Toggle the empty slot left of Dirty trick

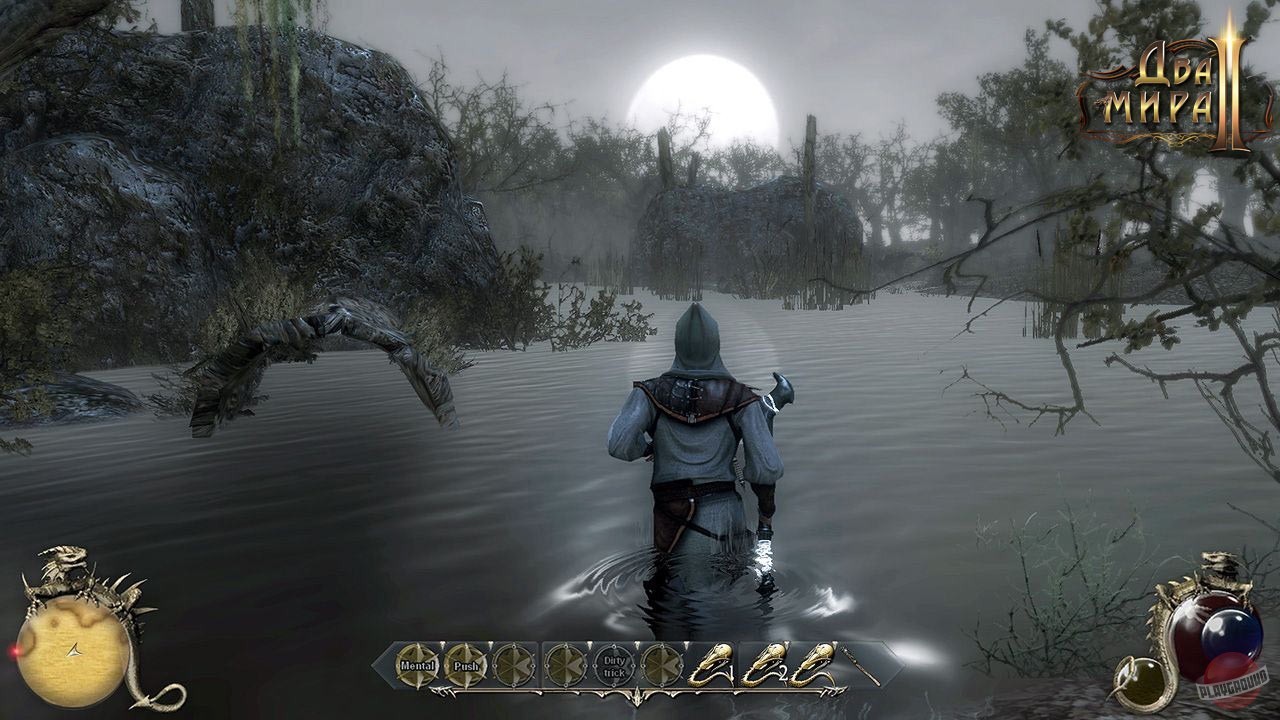pyautogui.click(x=564, y=664)
